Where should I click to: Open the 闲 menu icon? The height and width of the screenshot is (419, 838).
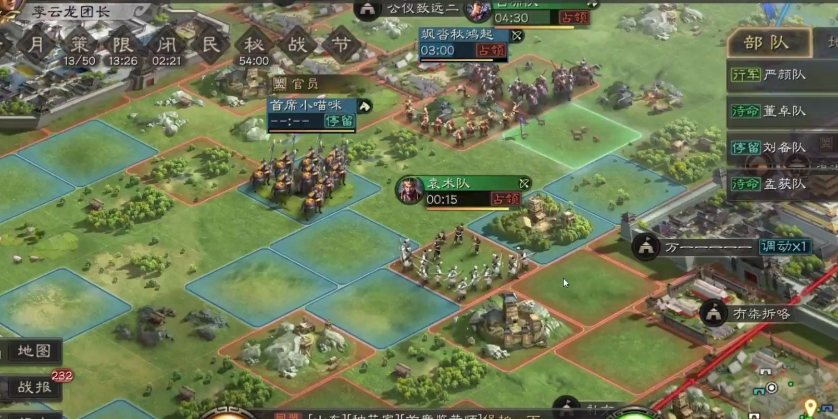[167, 45]
